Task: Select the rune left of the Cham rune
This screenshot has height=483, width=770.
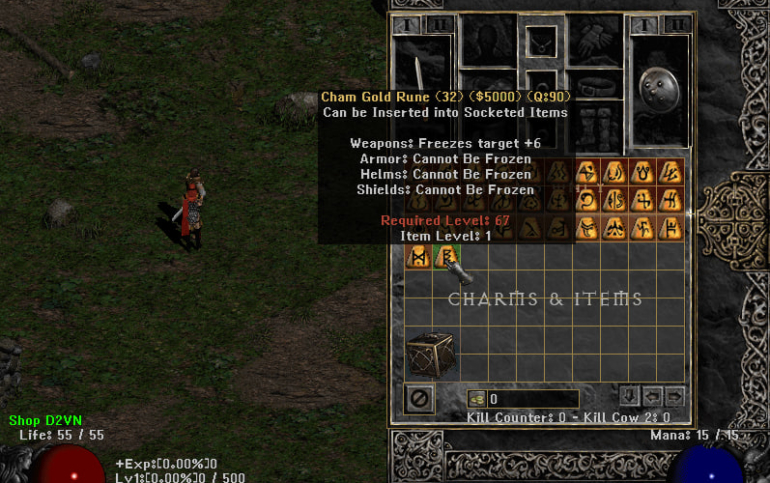Action: [419, 257]
